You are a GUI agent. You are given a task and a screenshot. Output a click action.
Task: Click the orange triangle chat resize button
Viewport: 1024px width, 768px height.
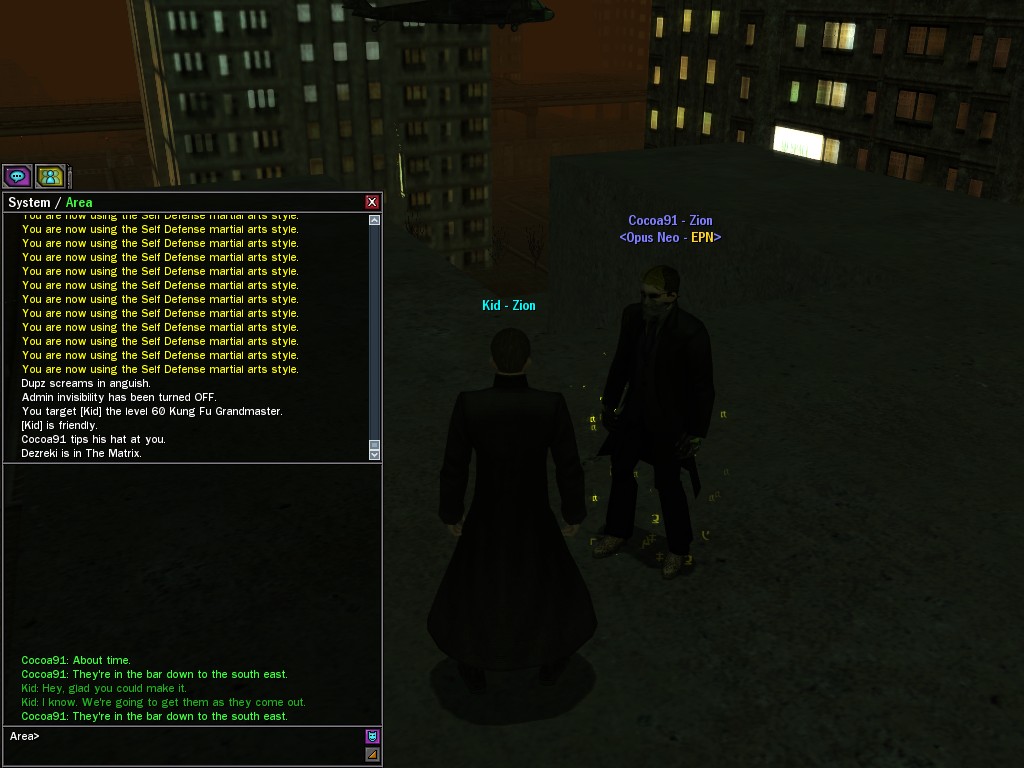(x=372, y=754)
